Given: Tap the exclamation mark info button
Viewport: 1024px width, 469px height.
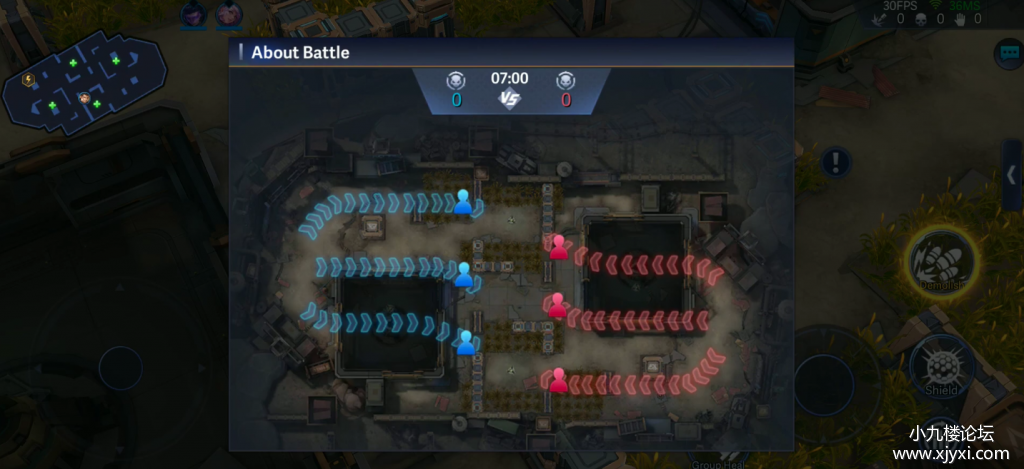Looking at the screenshot, I should (x=836, y=162).
